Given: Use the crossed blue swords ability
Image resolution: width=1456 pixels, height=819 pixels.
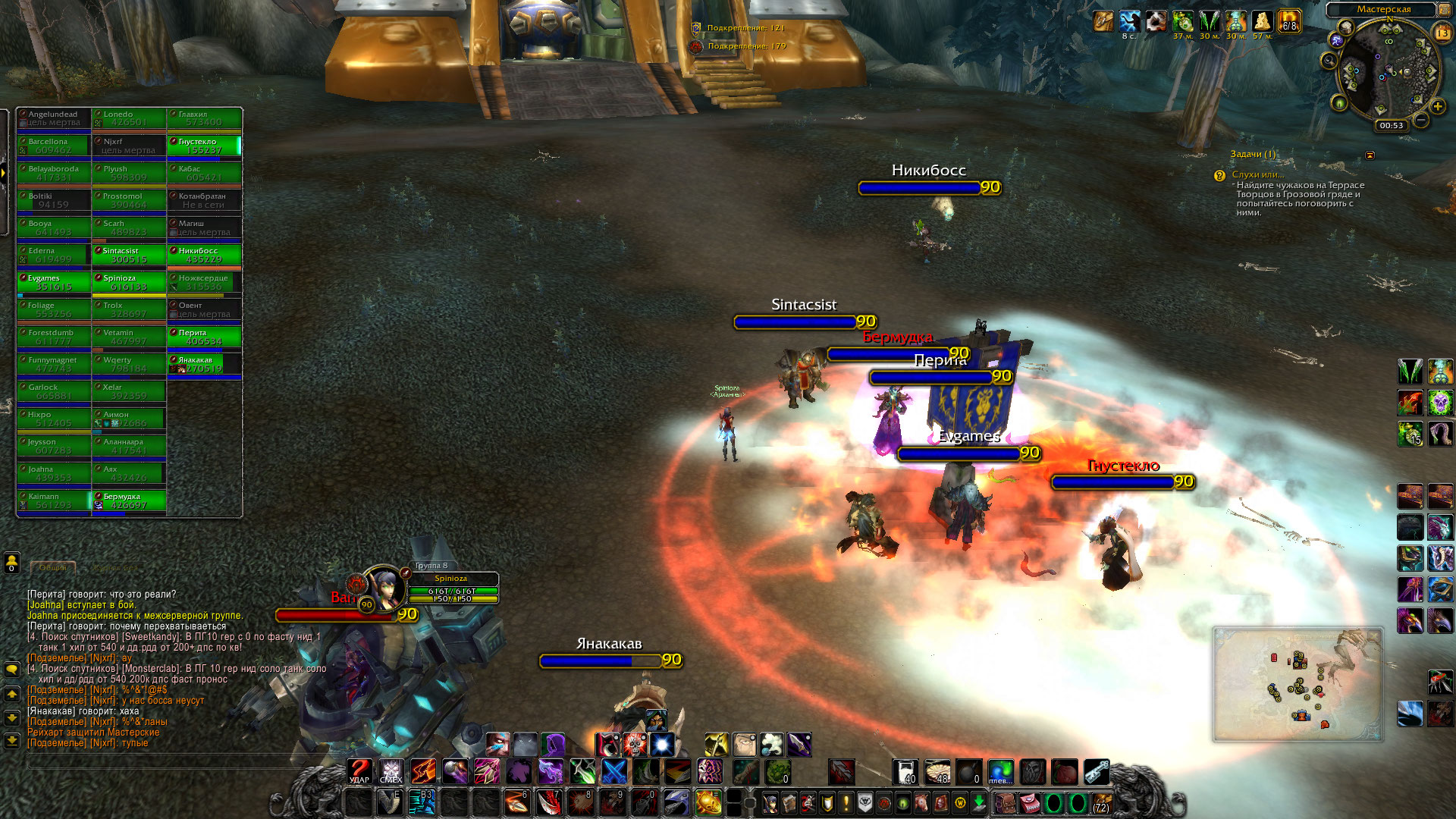Looking at the screenshot, I should (x=614, y=772).
